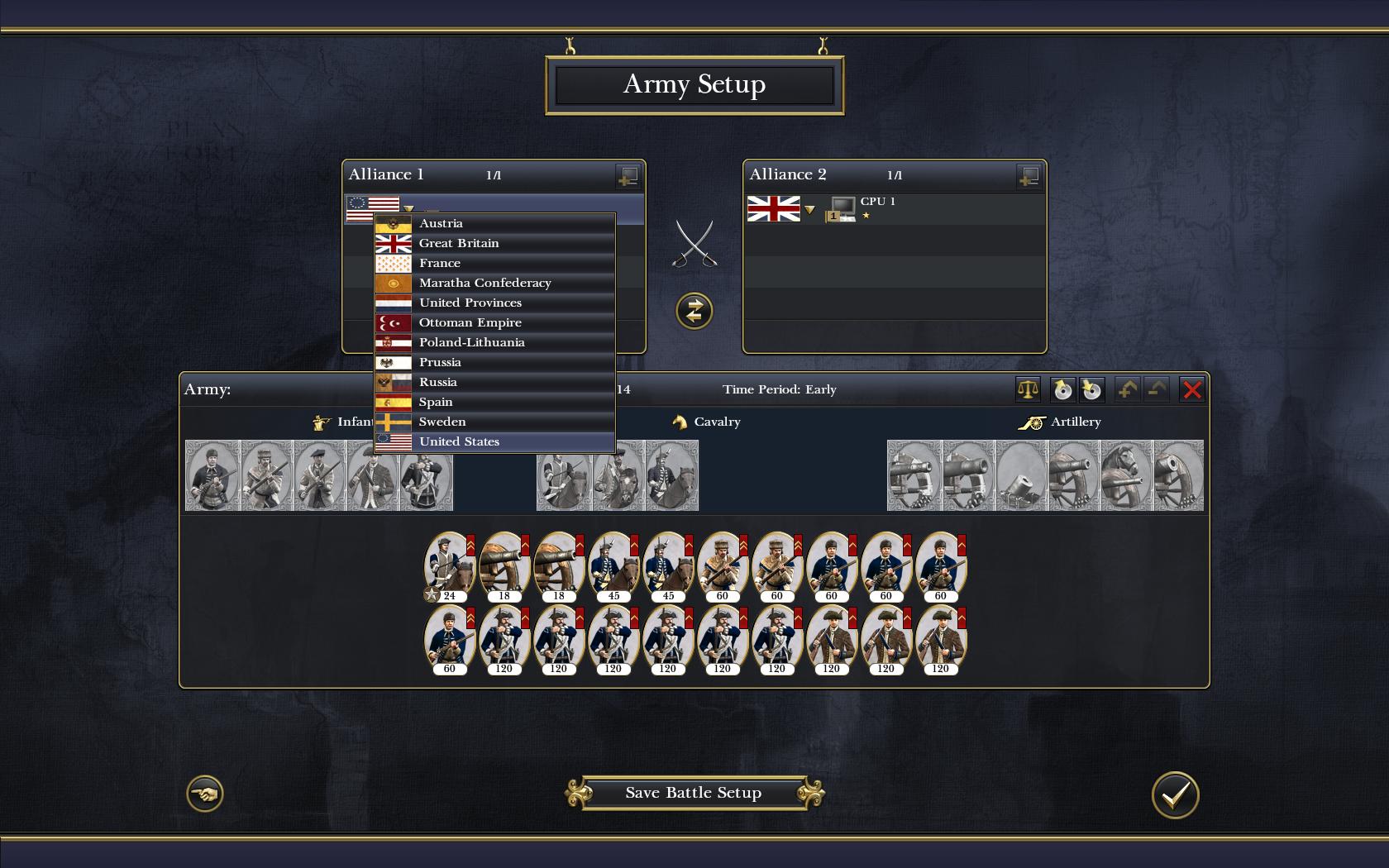The height and width of the screenshot is (868, 1389).
Task: Select Austria from the faction list
Action: tap(494, 223)
